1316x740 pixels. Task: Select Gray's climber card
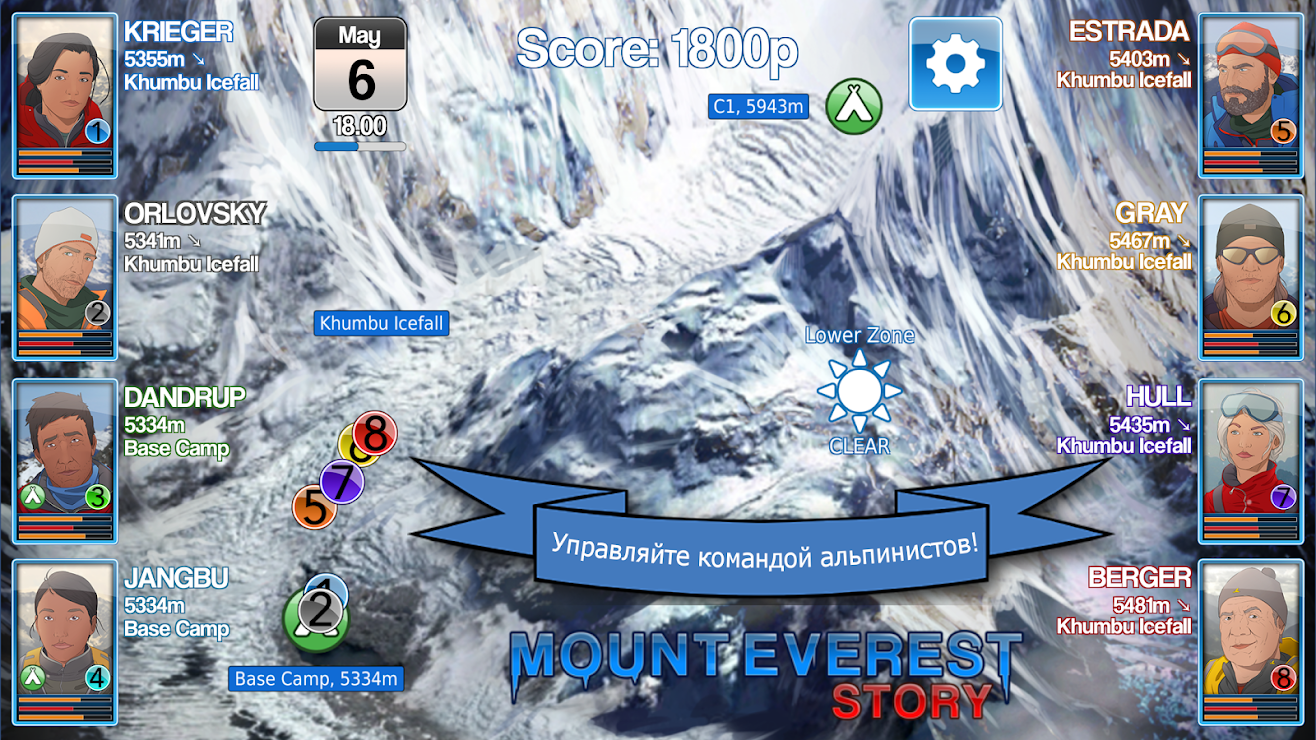click(x=1251, y=272)
